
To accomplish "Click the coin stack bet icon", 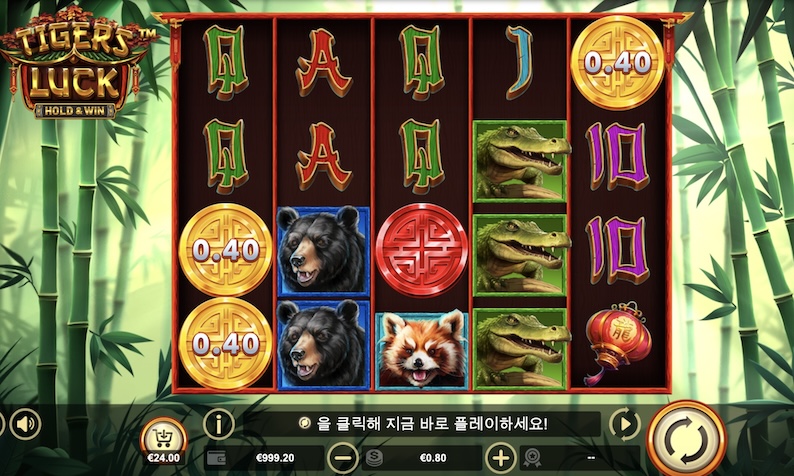I will [x=375, y=458].
